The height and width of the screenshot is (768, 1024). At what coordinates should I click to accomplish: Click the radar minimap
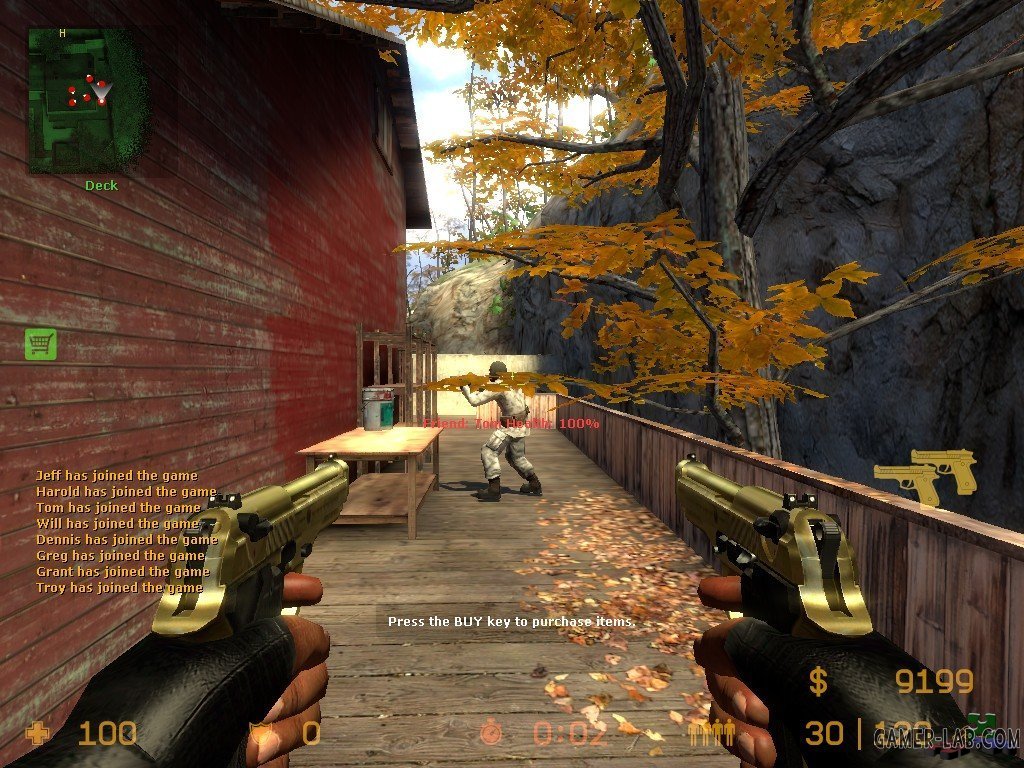(x=86, y=100)
